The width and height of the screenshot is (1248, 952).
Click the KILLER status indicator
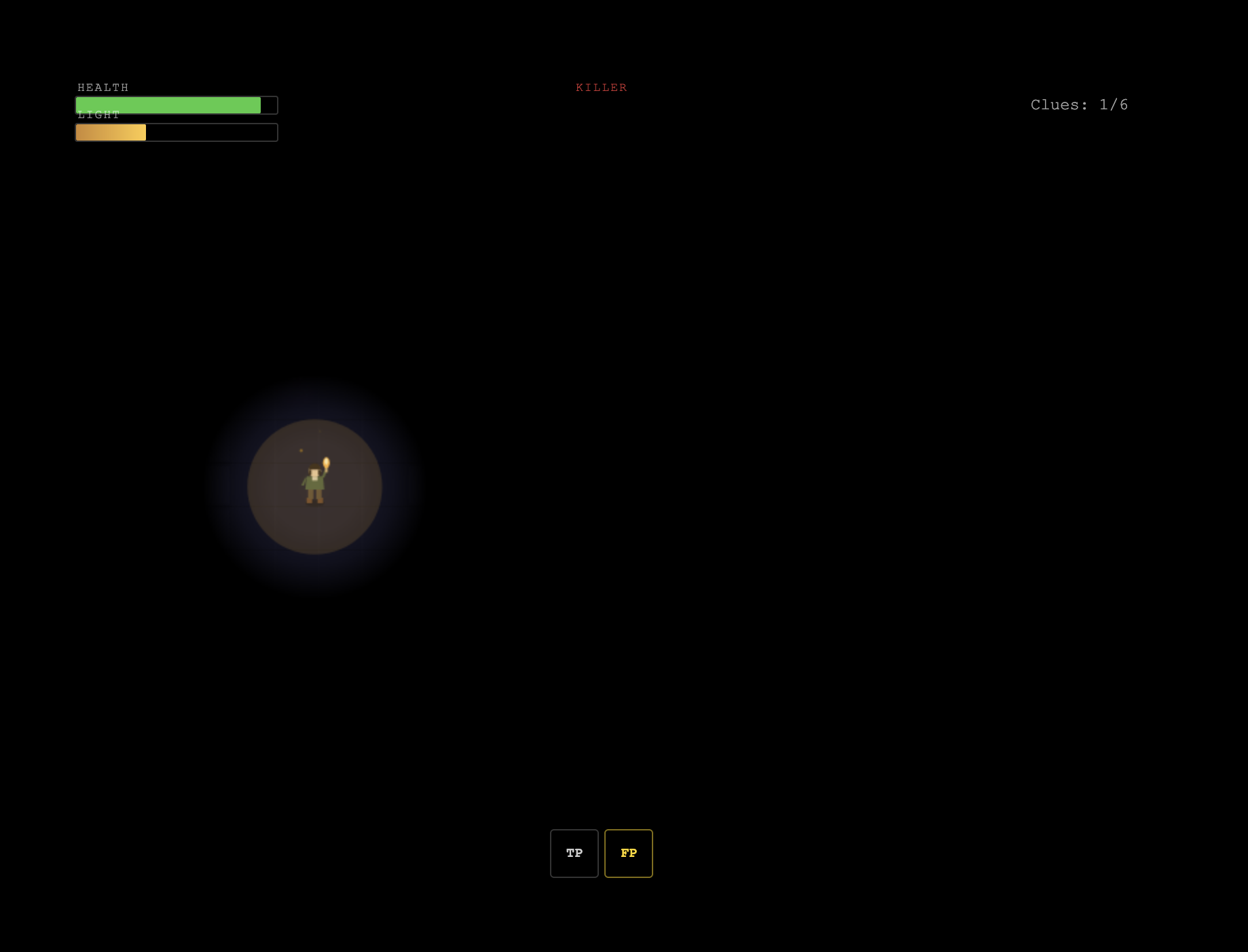(602, 87)
